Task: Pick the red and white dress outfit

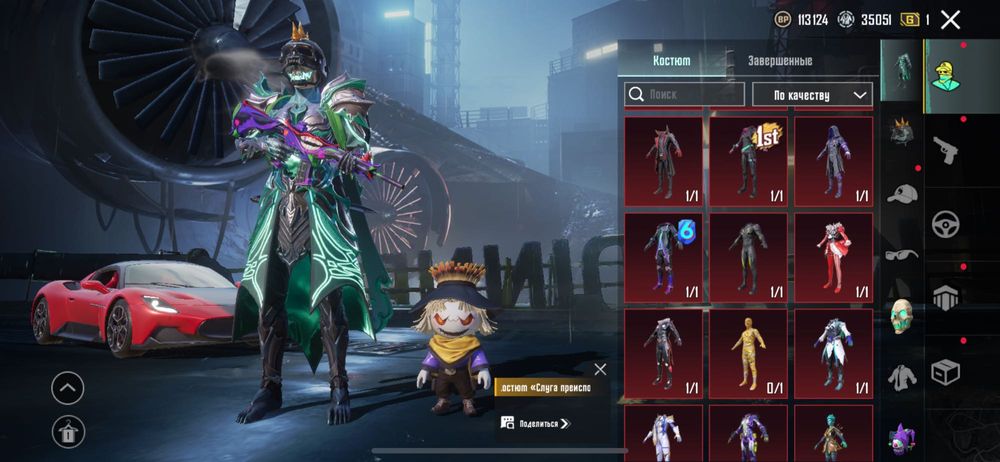Action: pos(833,255)
